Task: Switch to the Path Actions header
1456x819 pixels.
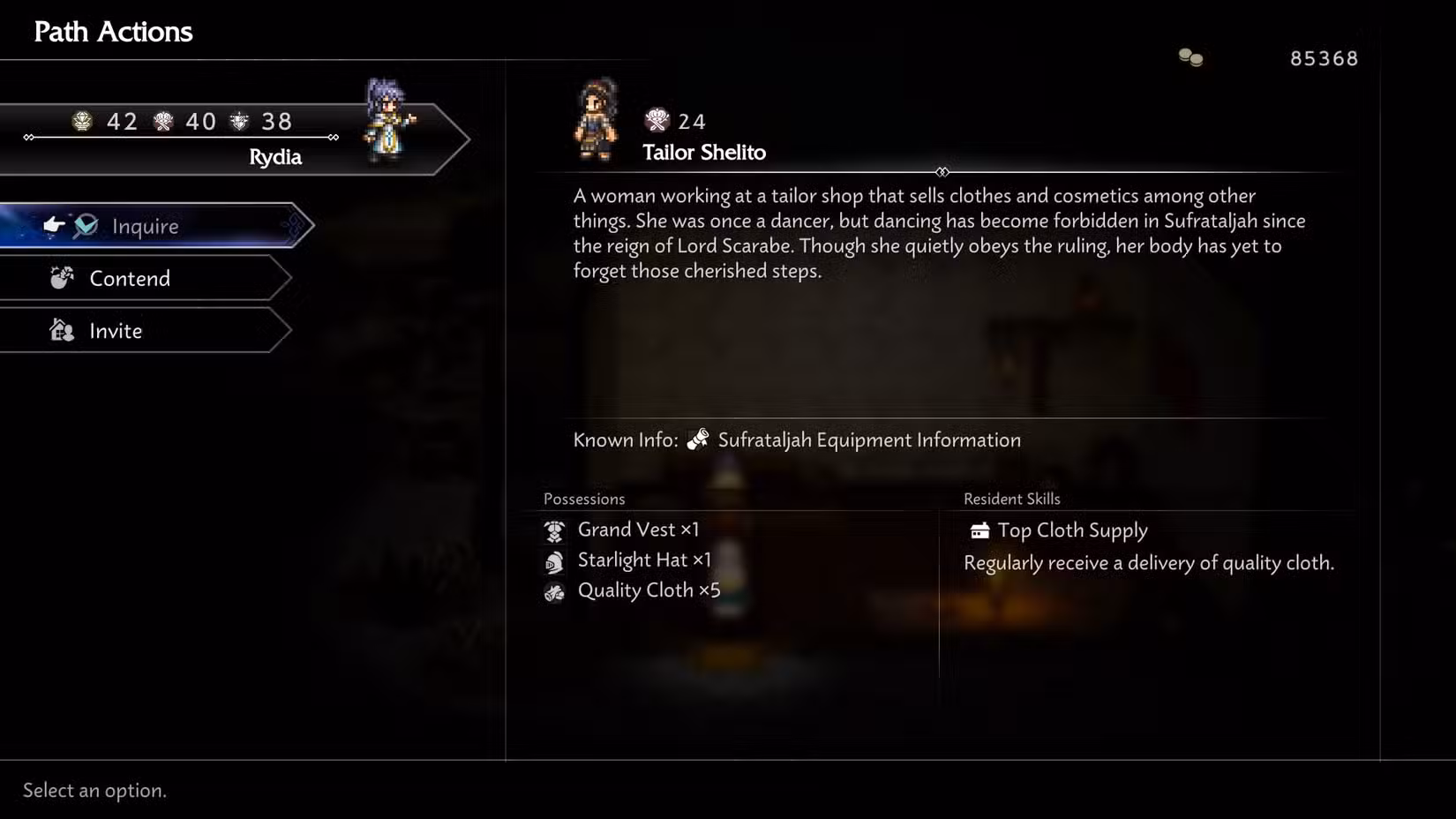Action: point(113,31)
